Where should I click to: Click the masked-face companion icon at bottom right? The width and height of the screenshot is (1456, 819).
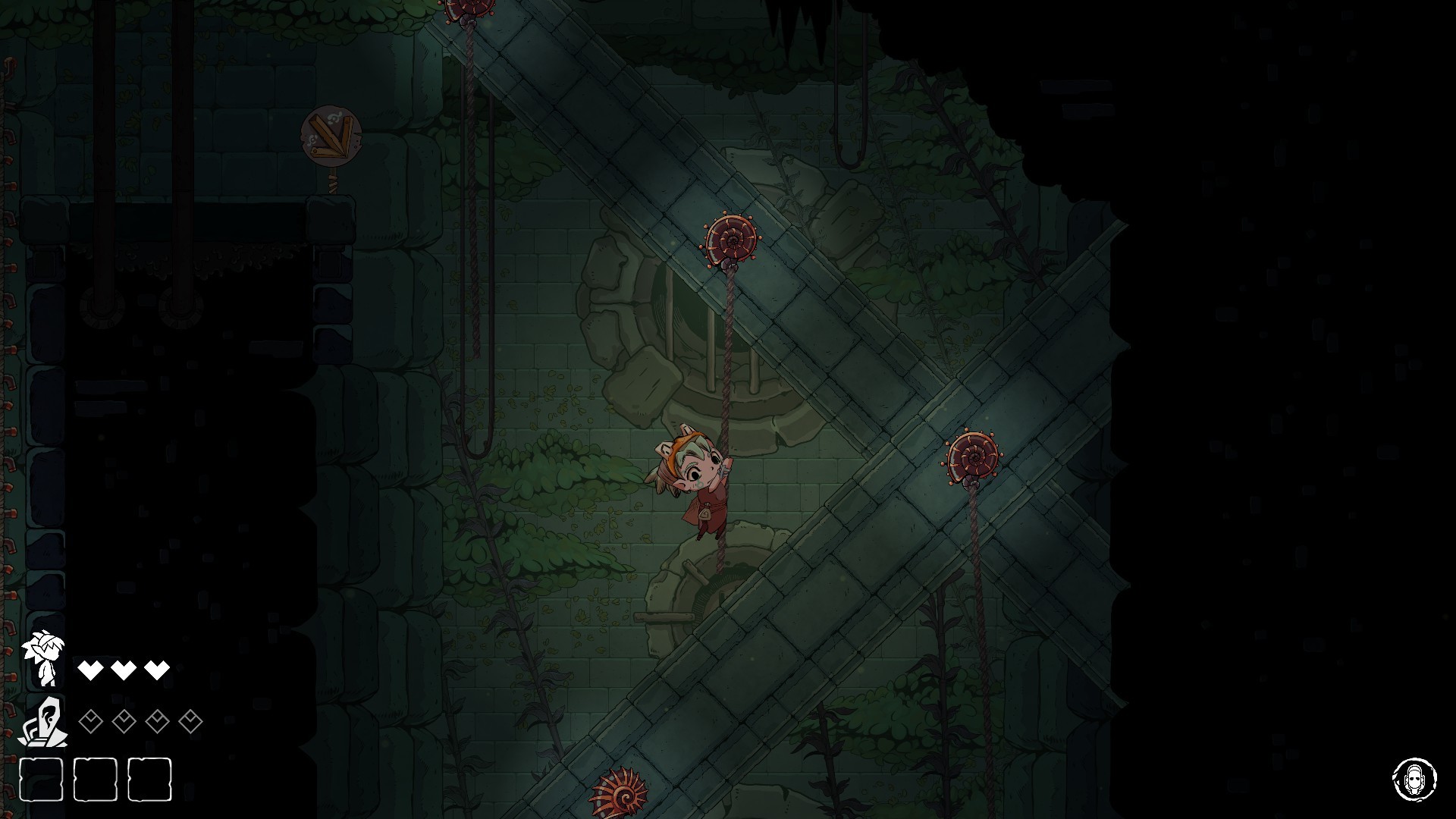click(x=1417, y=779)
